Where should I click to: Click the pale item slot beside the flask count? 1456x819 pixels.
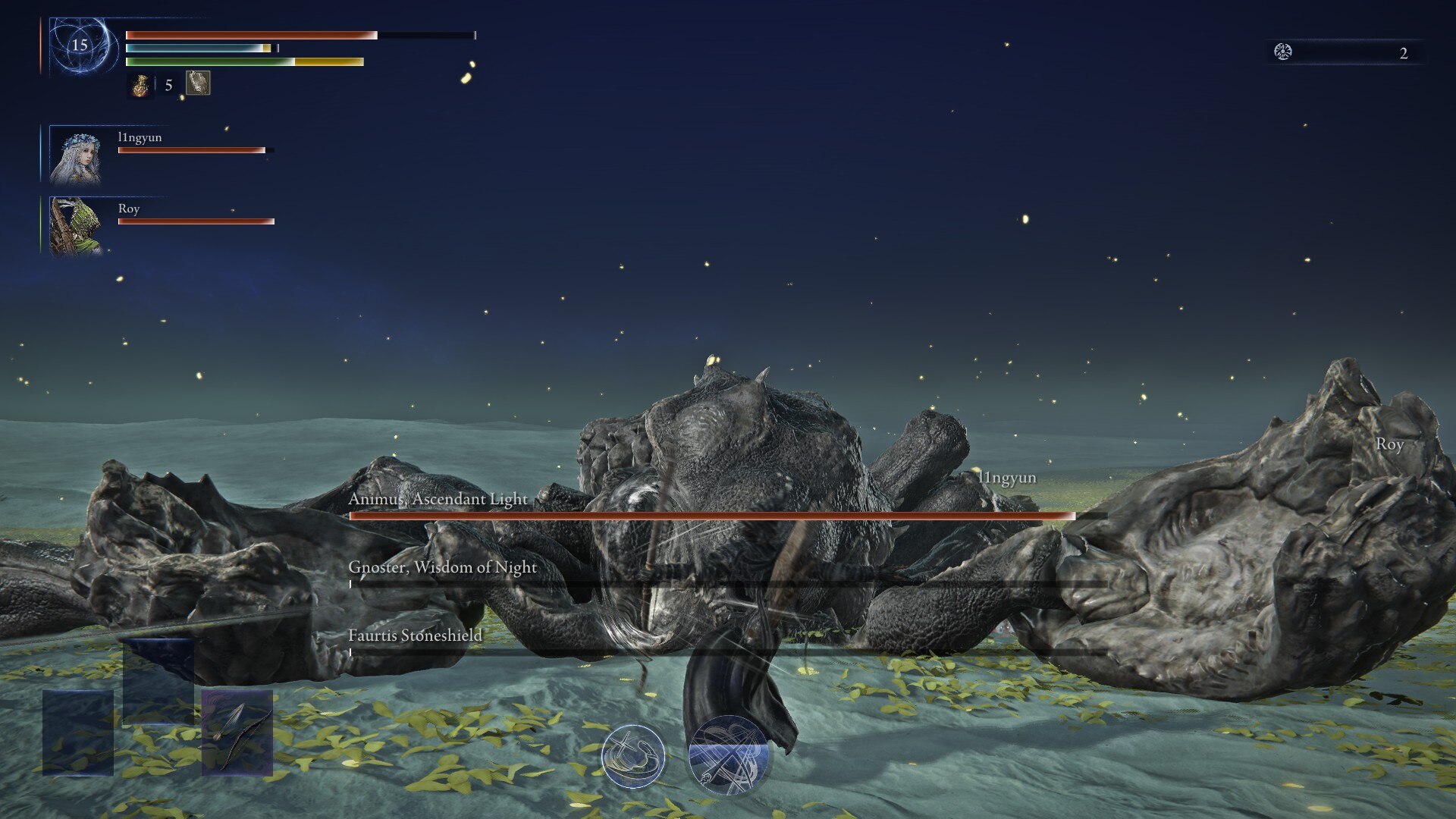click(198, 83)
